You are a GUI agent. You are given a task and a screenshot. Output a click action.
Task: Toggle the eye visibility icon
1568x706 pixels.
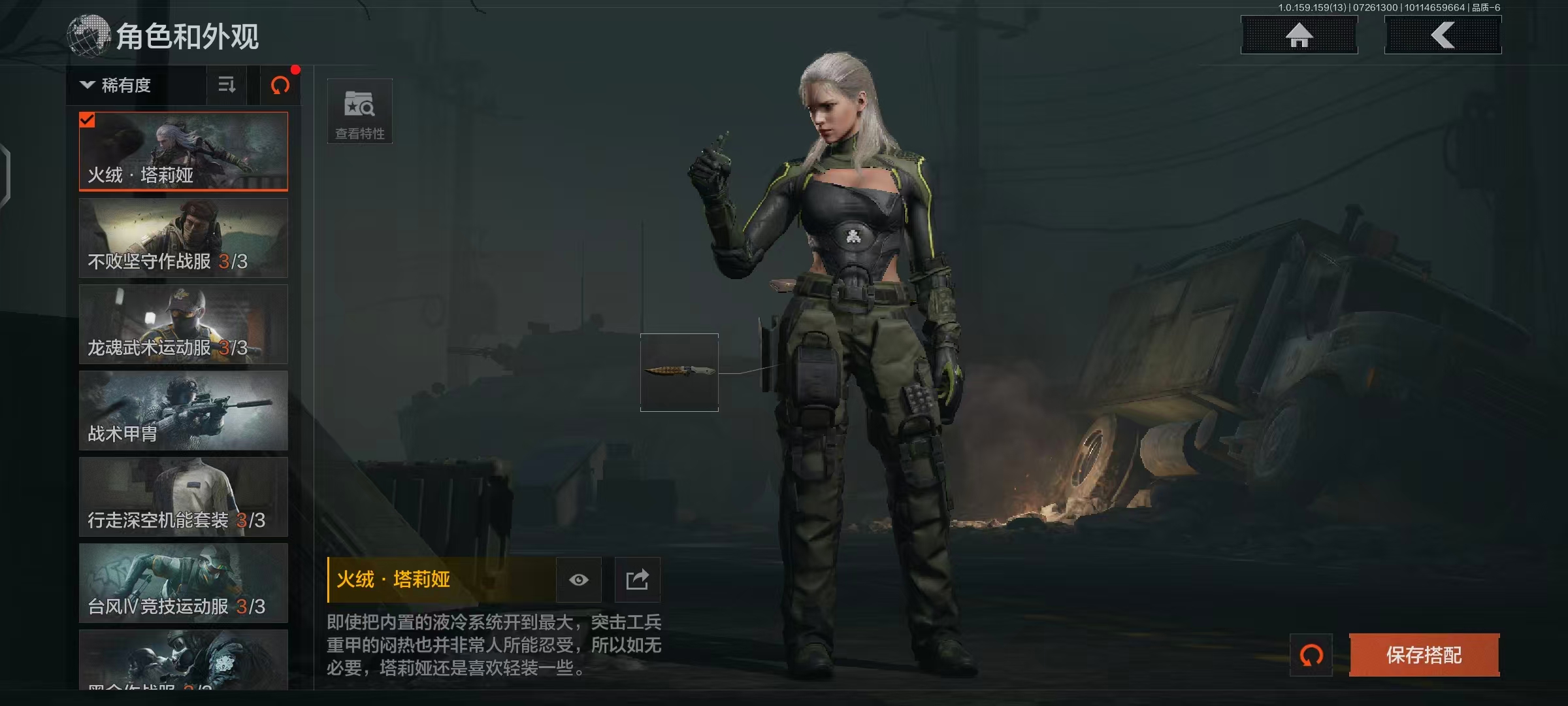578,580
